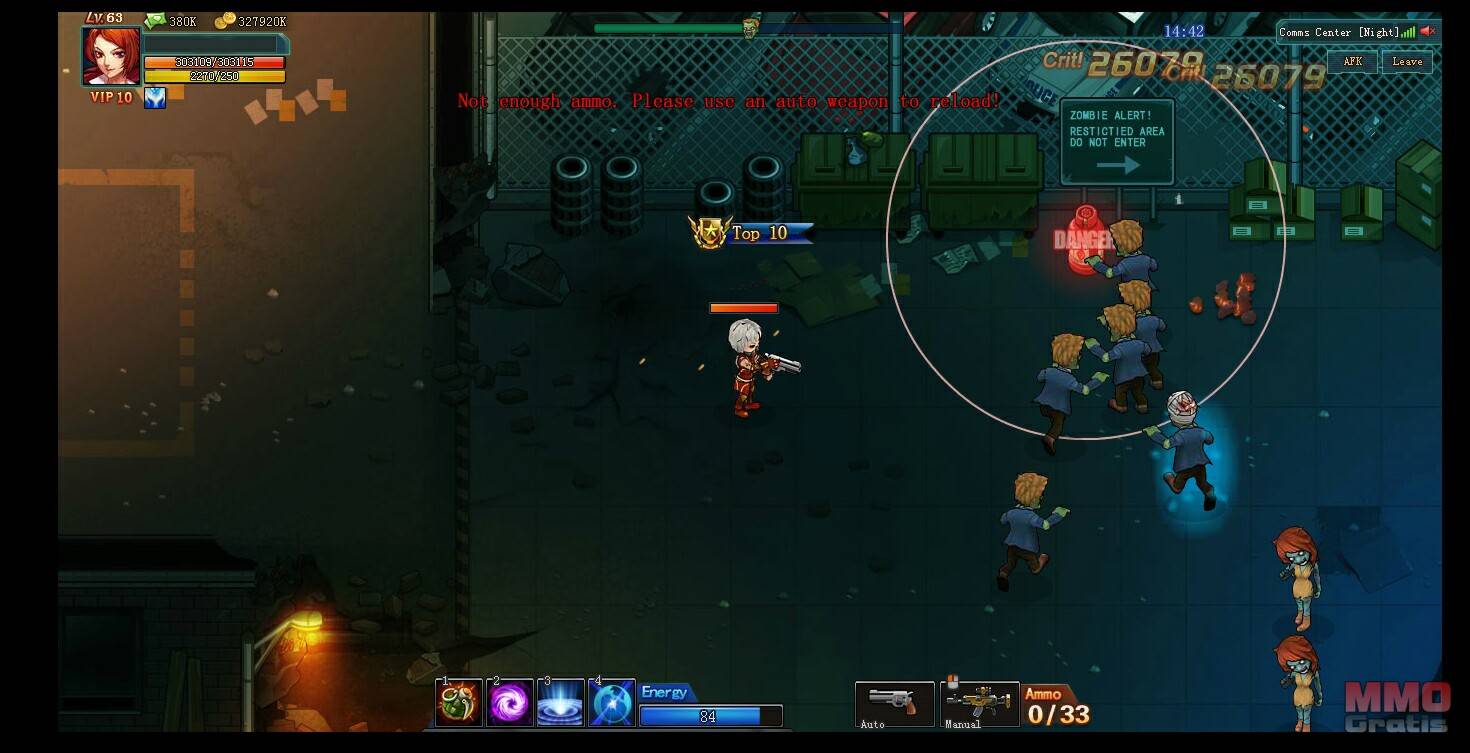Trigger the blue globe skill in slot 4

click(x=612, y=702)
